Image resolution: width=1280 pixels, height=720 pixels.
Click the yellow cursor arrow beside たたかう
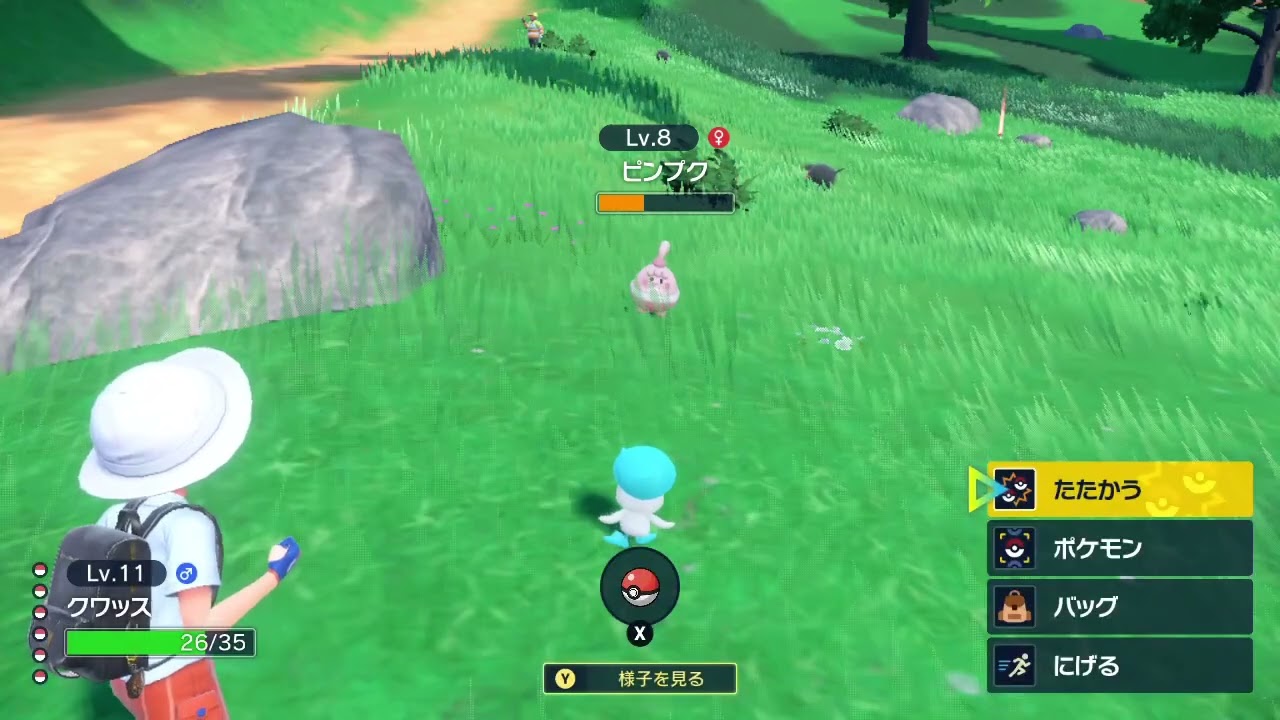(982, 489)
